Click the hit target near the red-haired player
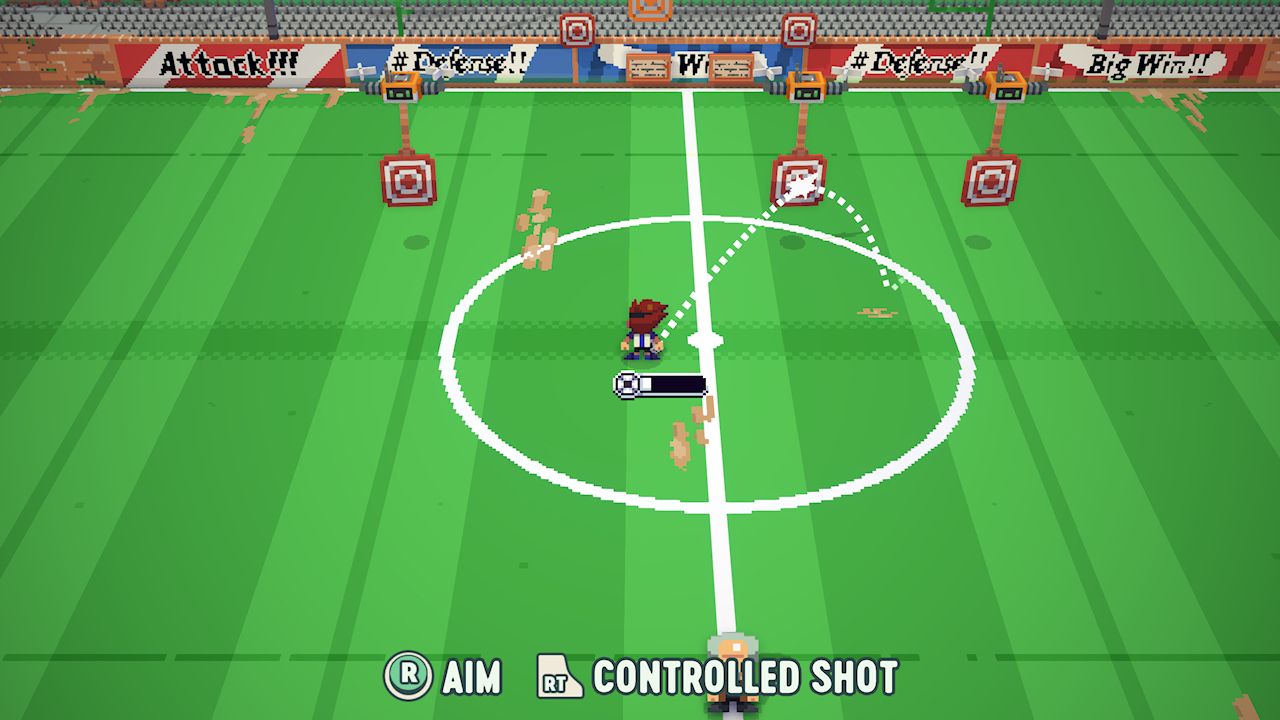1280x720 pixels. tap(797, 180)
